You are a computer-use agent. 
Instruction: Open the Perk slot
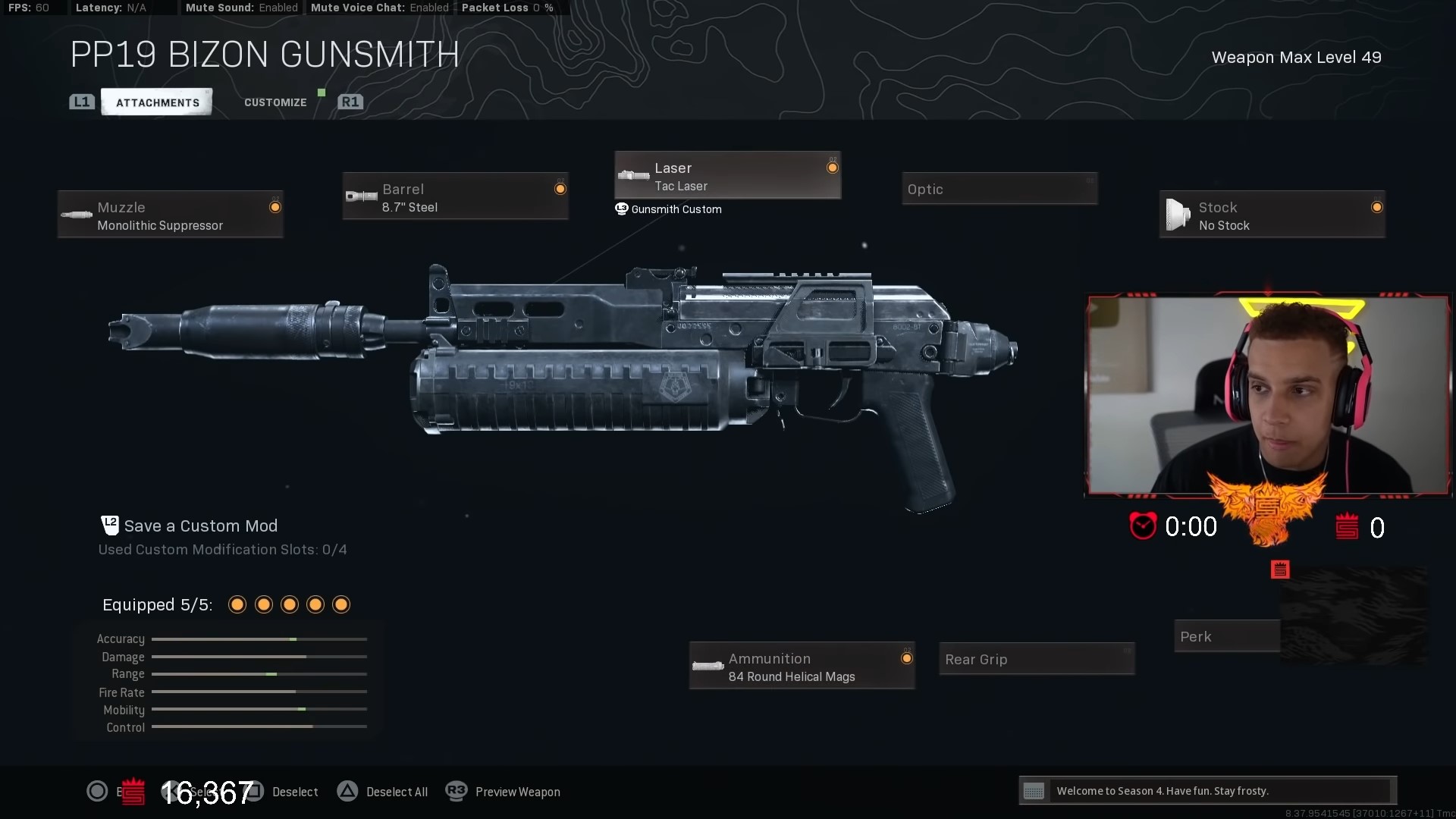(x=1226, y=635)
